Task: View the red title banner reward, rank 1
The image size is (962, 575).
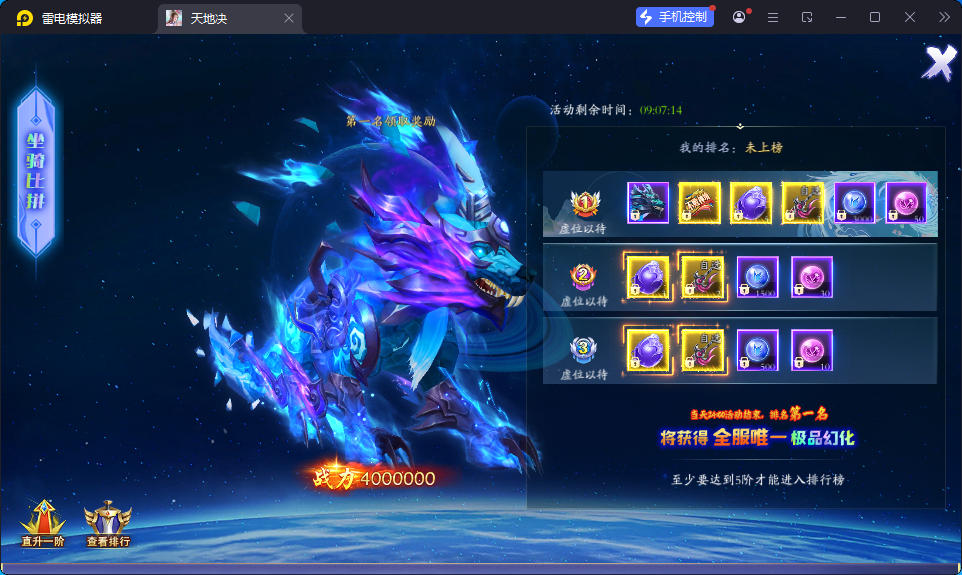Action: tap(700, 202)
